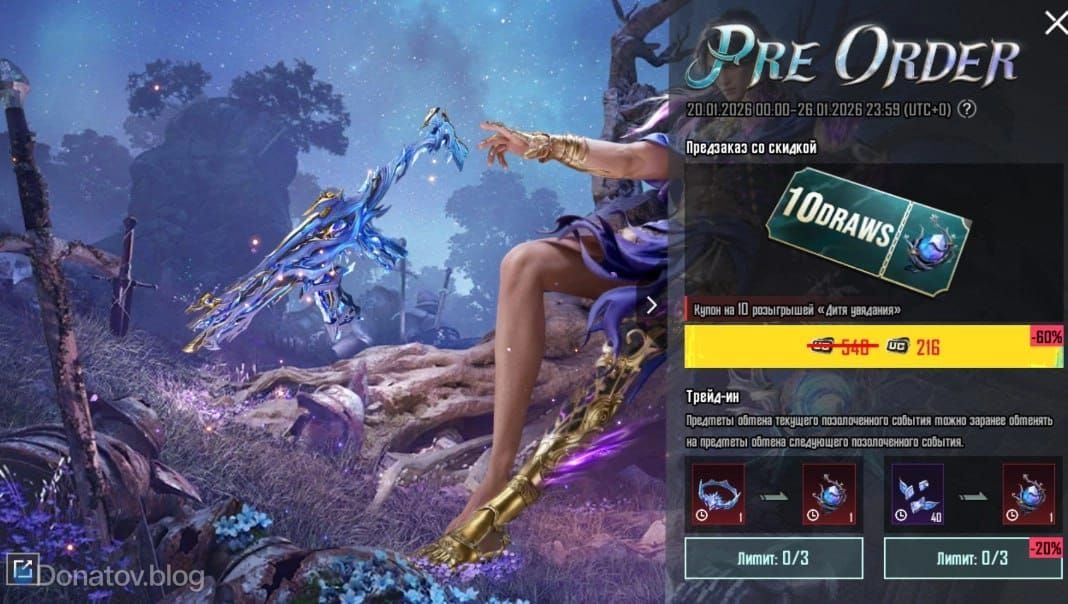Open the question mark help info

click(967, 110)
